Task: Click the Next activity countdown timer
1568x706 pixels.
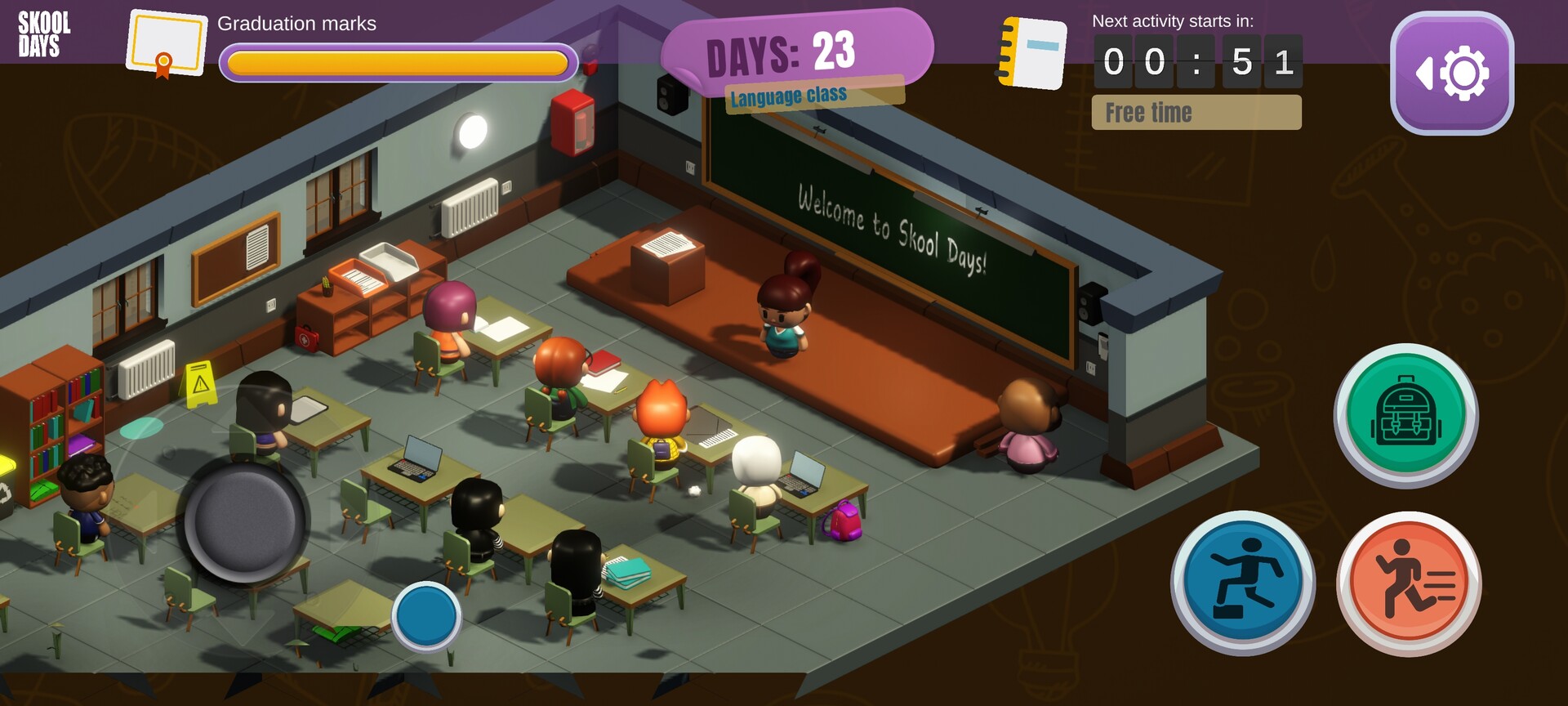Action: (1196, 61)
